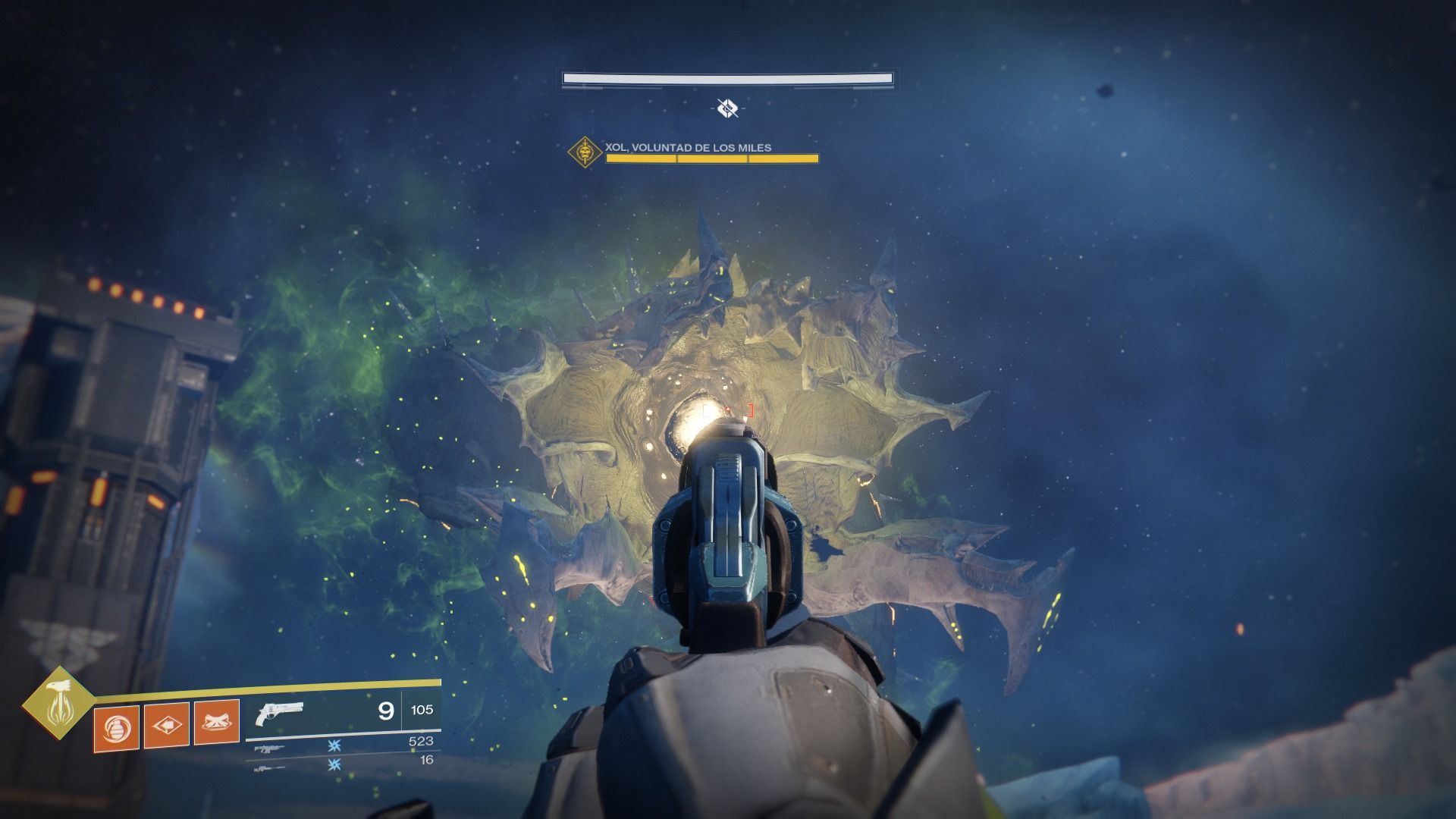Select the orange grenade ability icon
Screen dimensions: 1456x819
click(x=116, y=728)
